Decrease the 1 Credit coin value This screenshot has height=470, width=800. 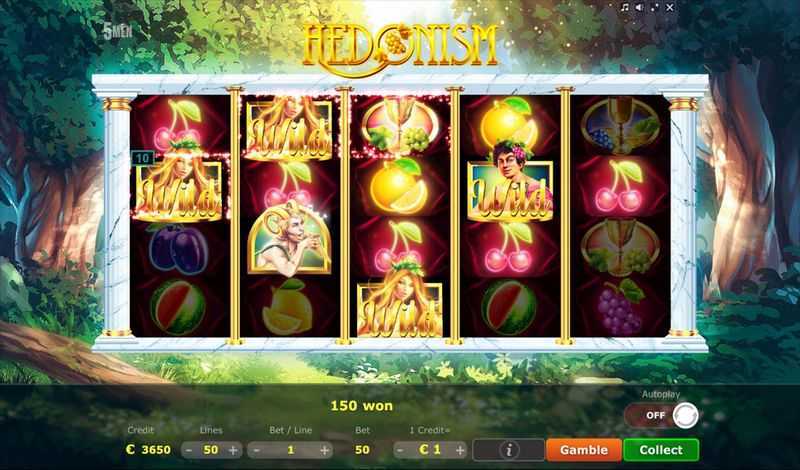400,450
